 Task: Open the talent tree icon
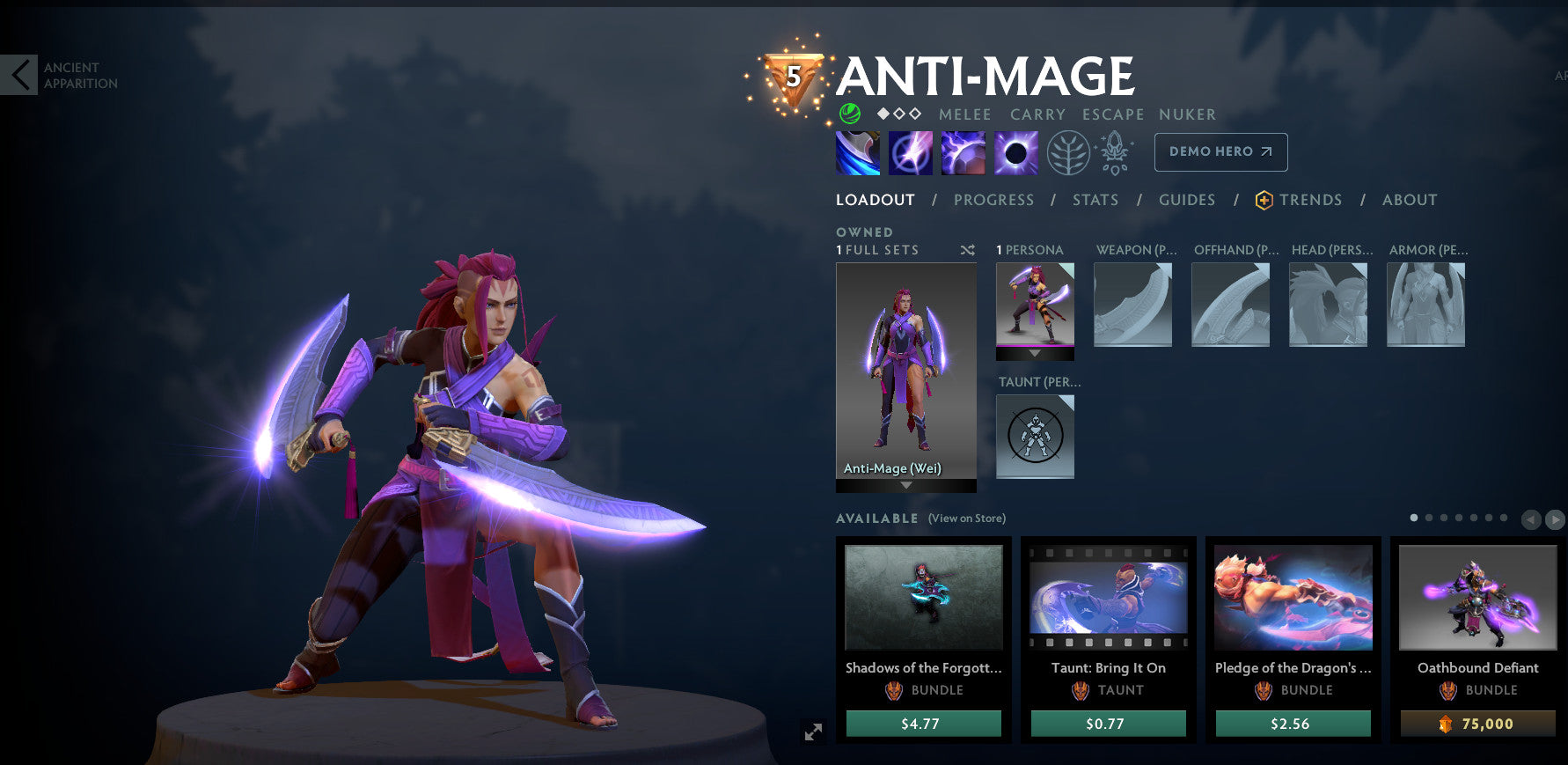(1067, 151)
